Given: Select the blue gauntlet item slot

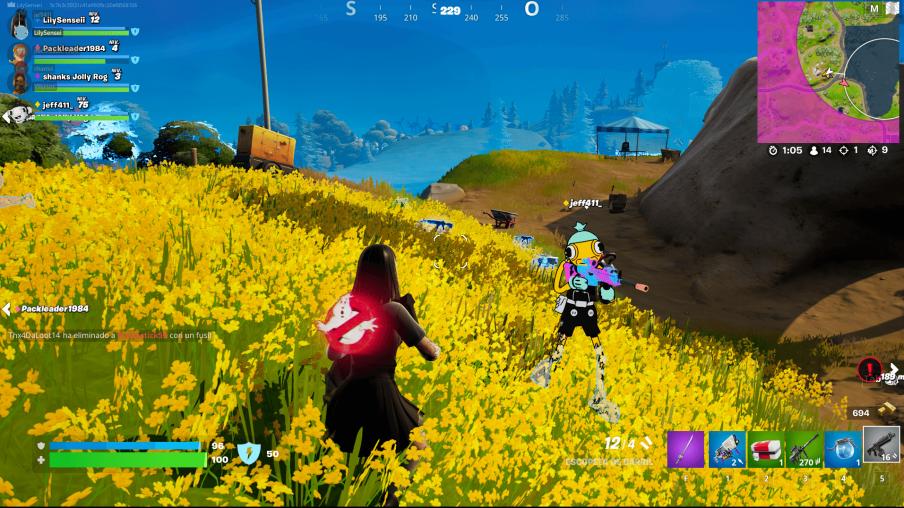Looking at the screenshot, I should pos(726,449).
